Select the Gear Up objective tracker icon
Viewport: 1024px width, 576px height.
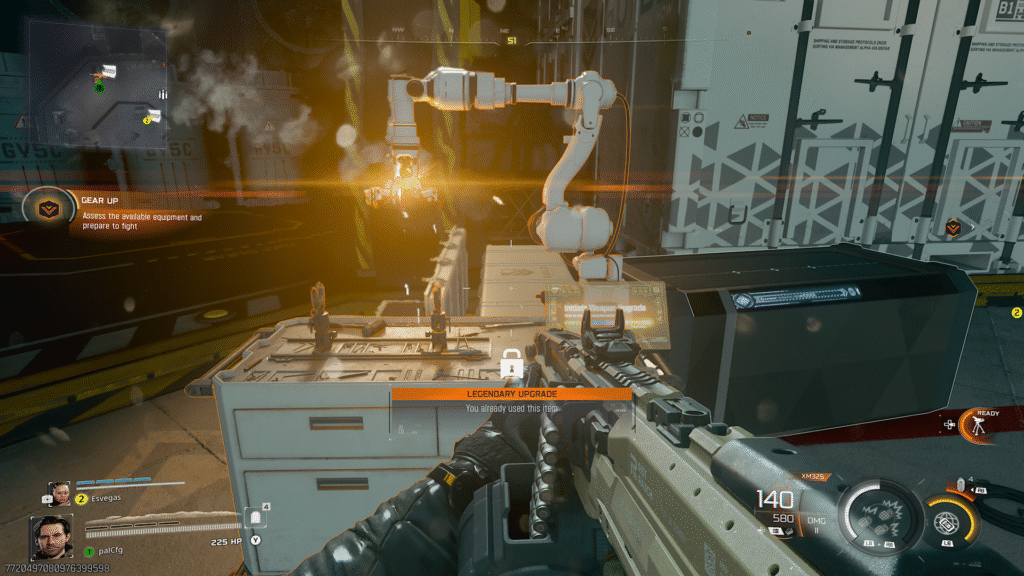pos(44,208)
